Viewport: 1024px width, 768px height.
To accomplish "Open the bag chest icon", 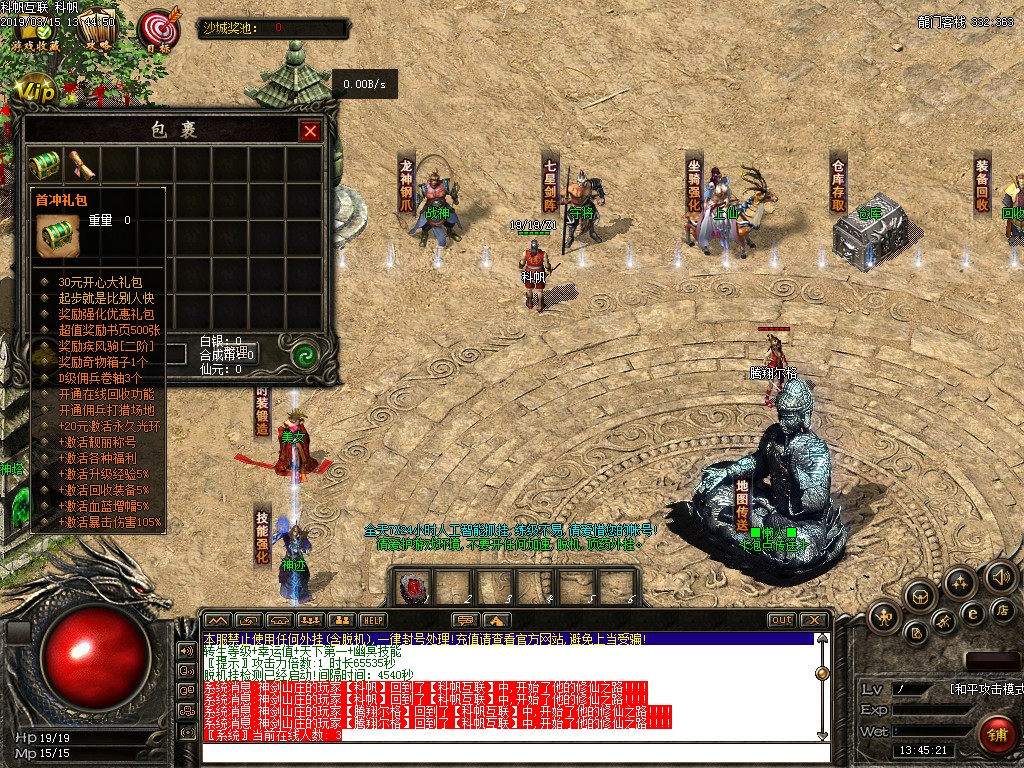I will (919, 597).
